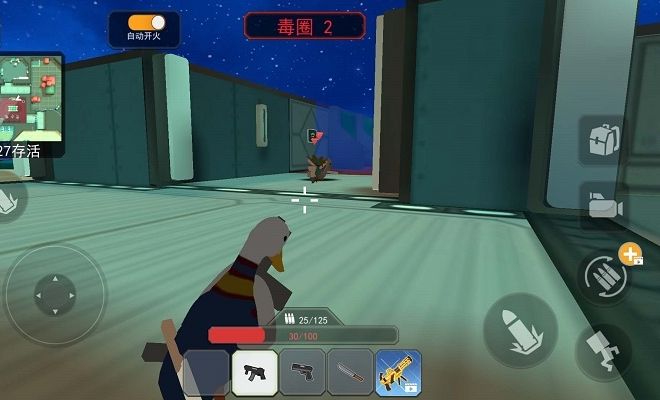Screen dimensions: 660x400
Task: Claim the golden gun ad reward
Action: tap(397, 373)
